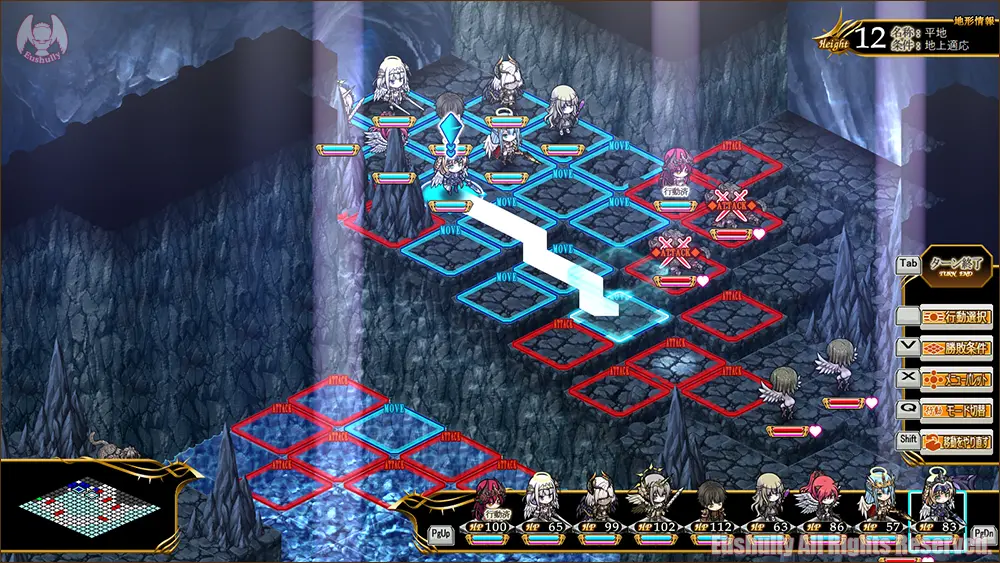The width and height of the screenshot is (1000, 563).
Task: Undo movement with 移動をやり直す
Action: (x=956, y=442)
